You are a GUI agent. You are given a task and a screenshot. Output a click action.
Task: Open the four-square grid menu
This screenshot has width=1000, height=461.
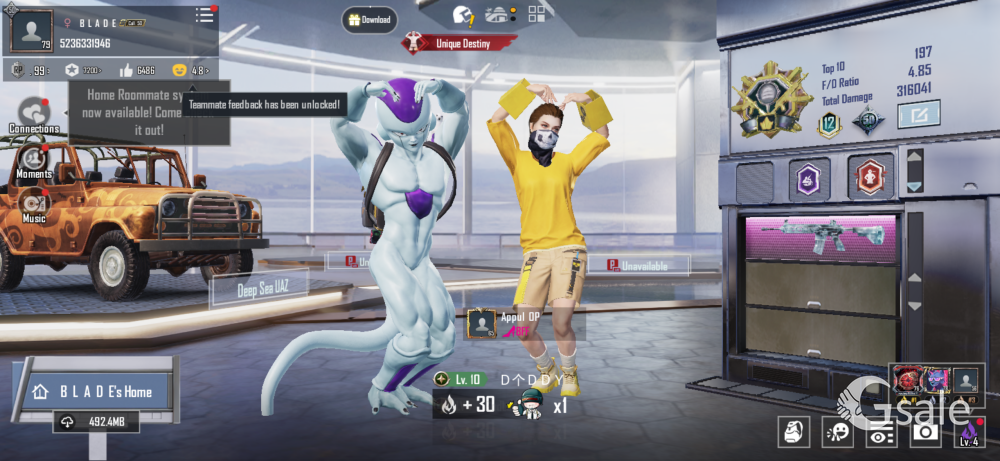pyautogui.click(x=537, y=14)
